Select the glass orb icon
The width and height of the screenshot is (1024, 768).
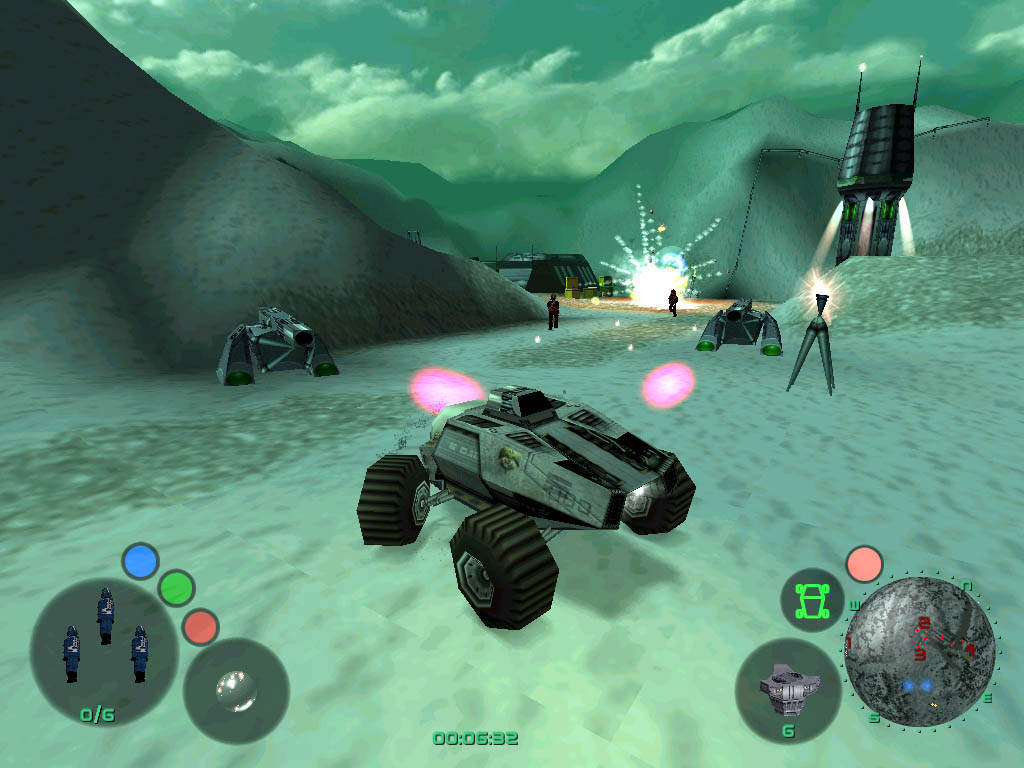point(236,690)
